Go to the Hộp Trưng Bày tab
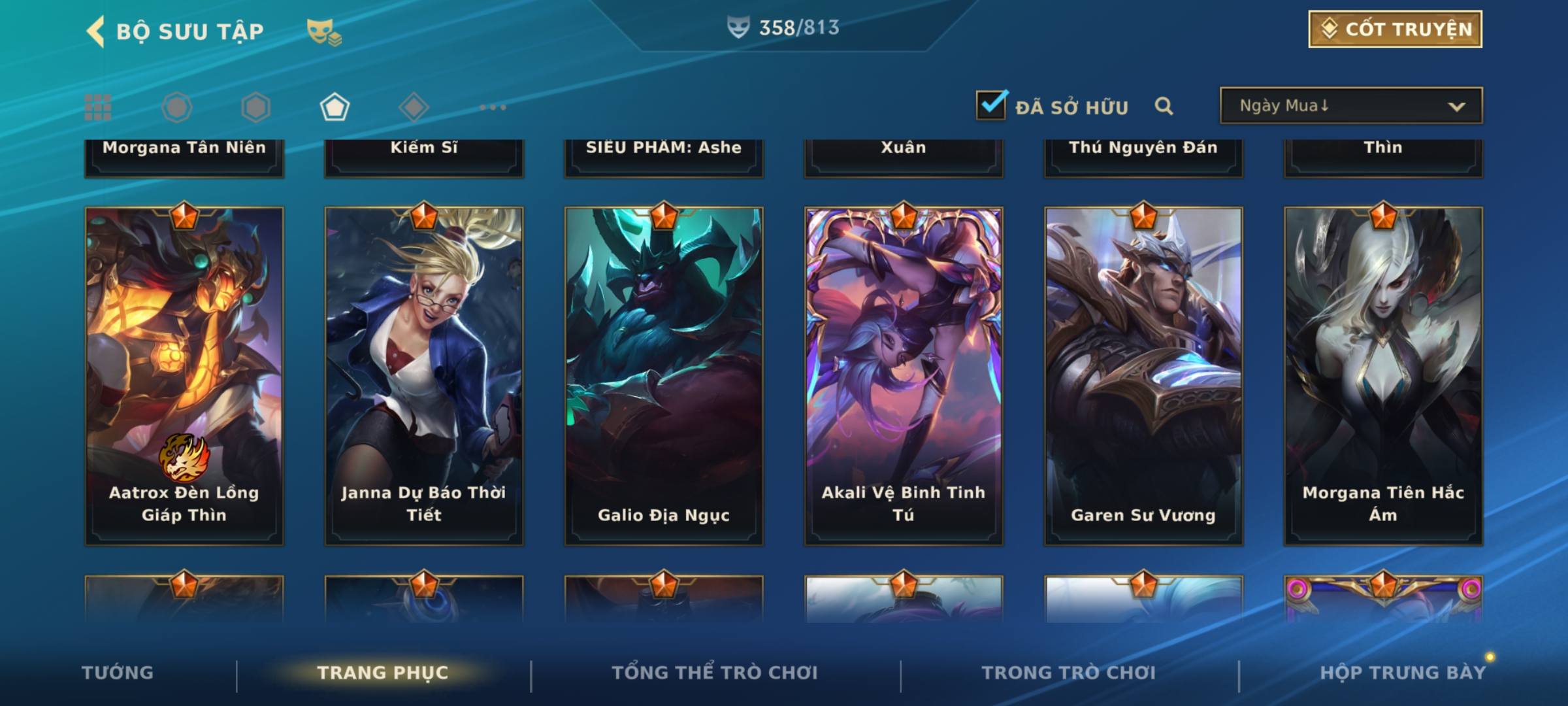Image resolution: width=1568 pixels, height=706 pixels. (1403, 673)
